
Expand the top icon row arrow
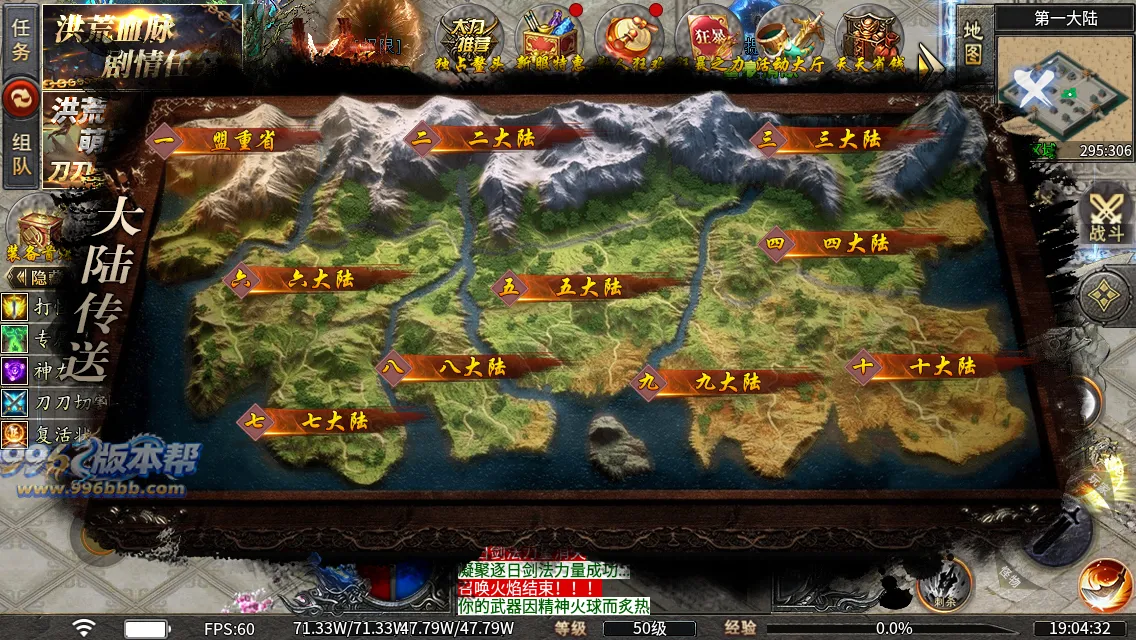click(x=931, y=62)
